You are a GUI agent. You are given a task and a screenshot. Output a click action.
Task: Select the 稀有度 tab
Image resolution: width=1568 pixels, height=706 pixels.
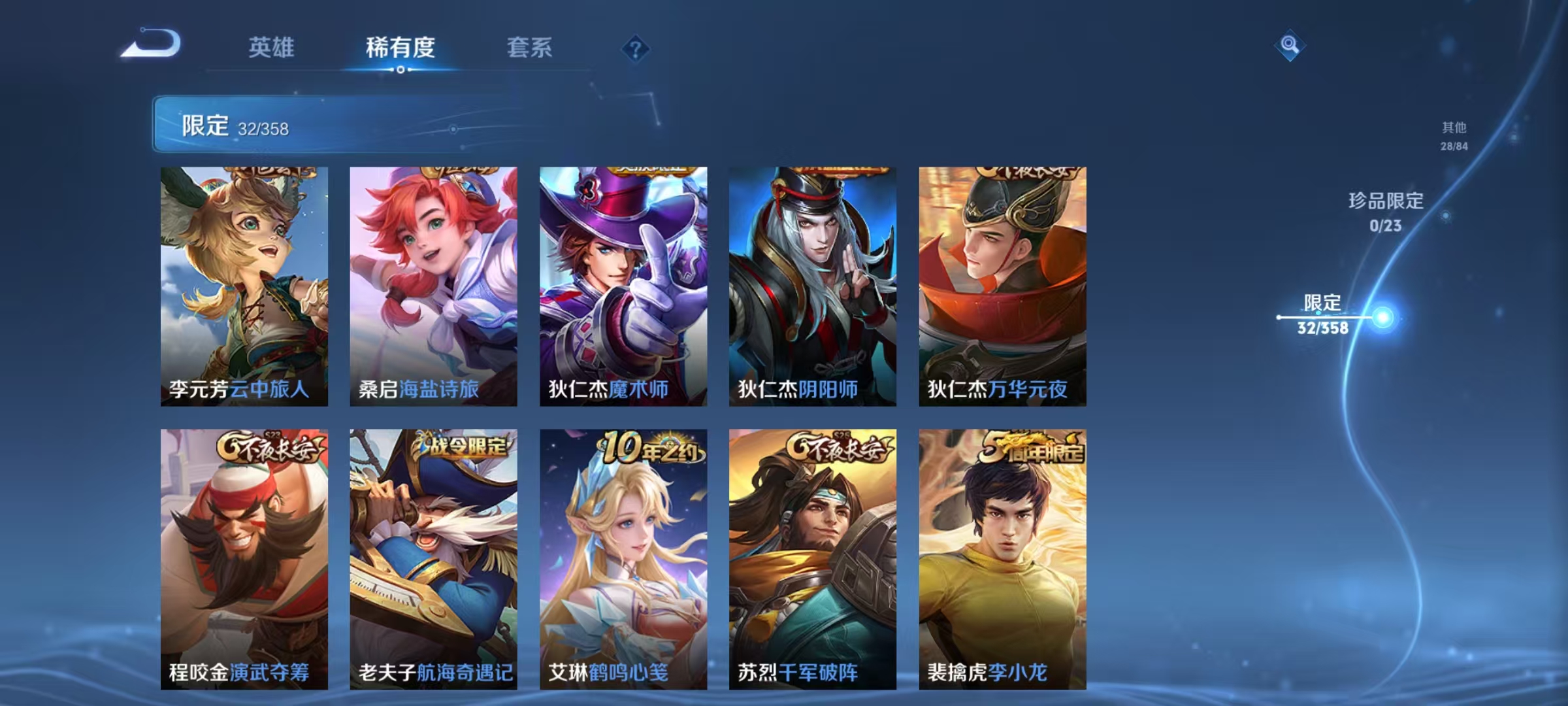click(400, 48)
